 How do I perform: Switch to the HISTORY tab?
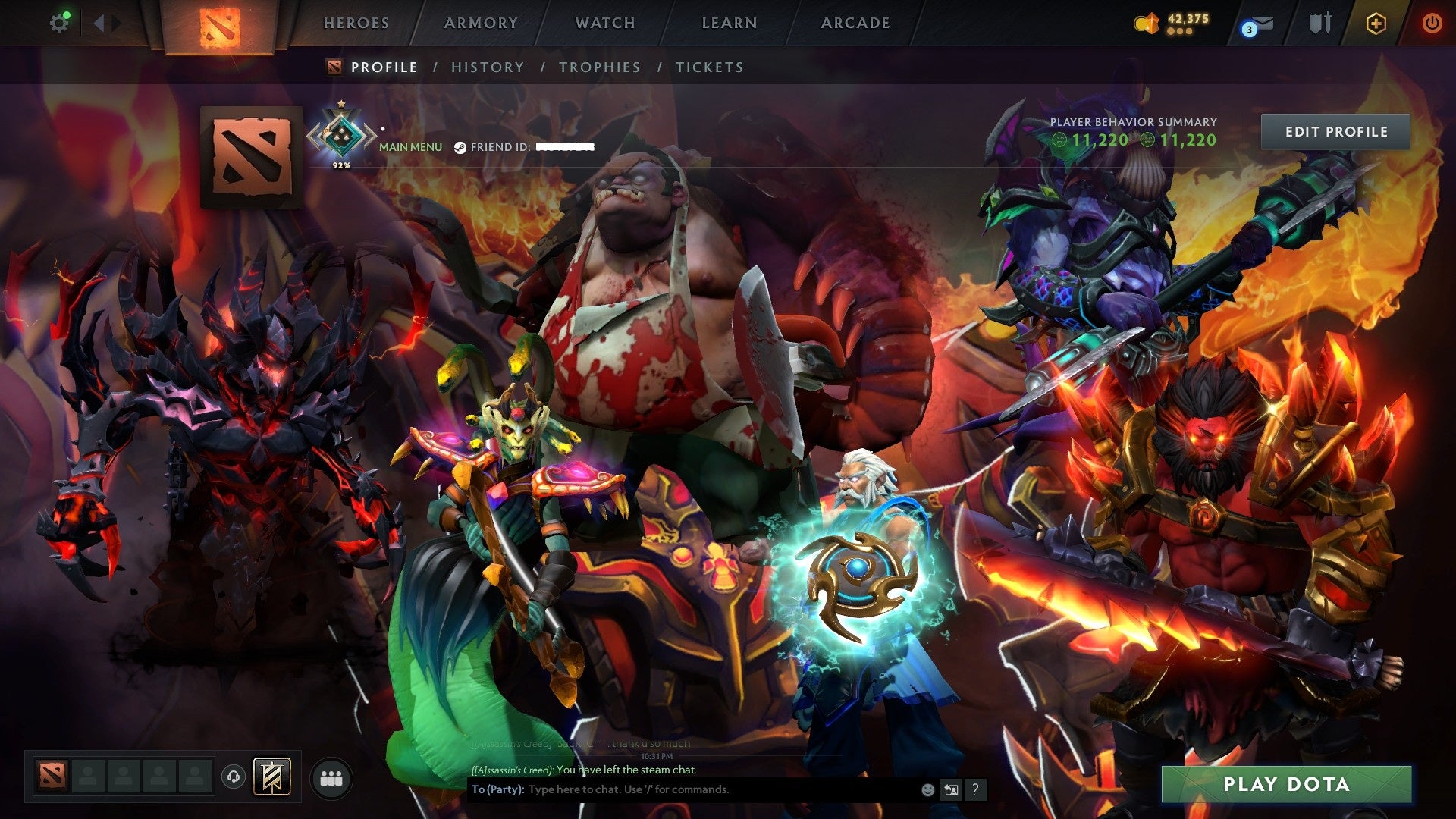tap(488, 67)
